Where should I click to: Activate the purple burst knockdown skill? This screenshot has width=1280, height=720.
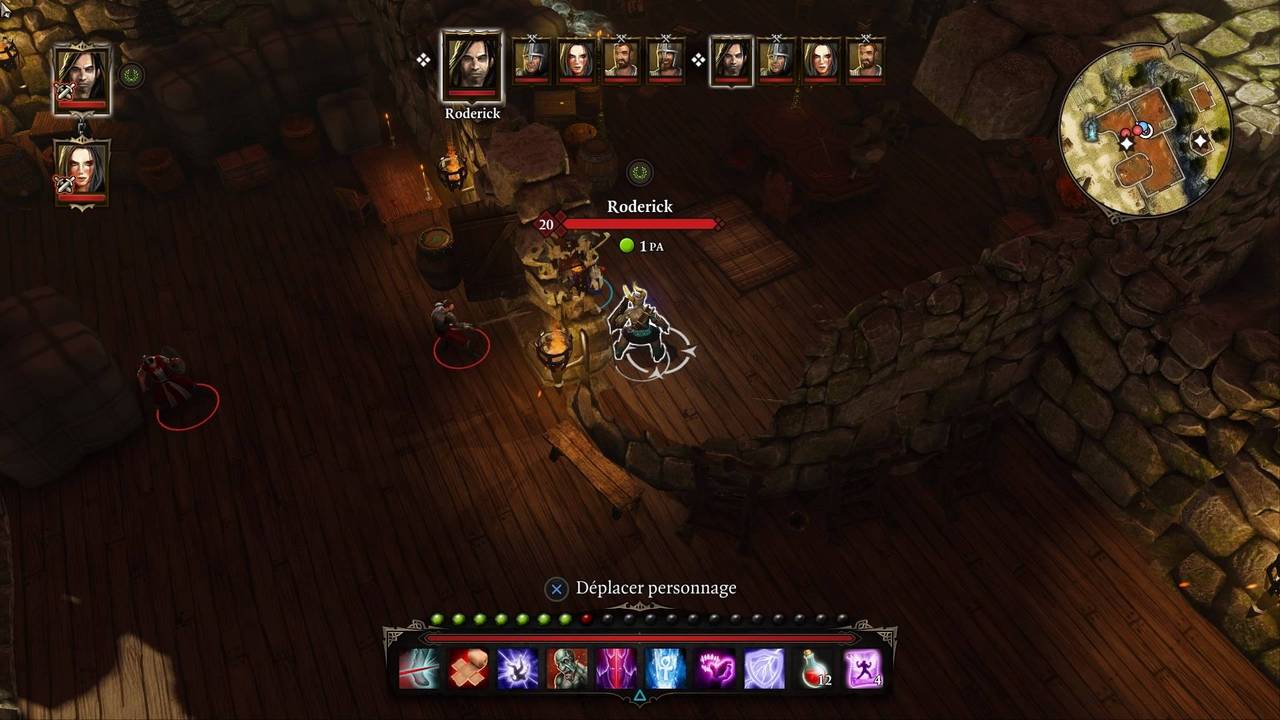tap(518, 668)
